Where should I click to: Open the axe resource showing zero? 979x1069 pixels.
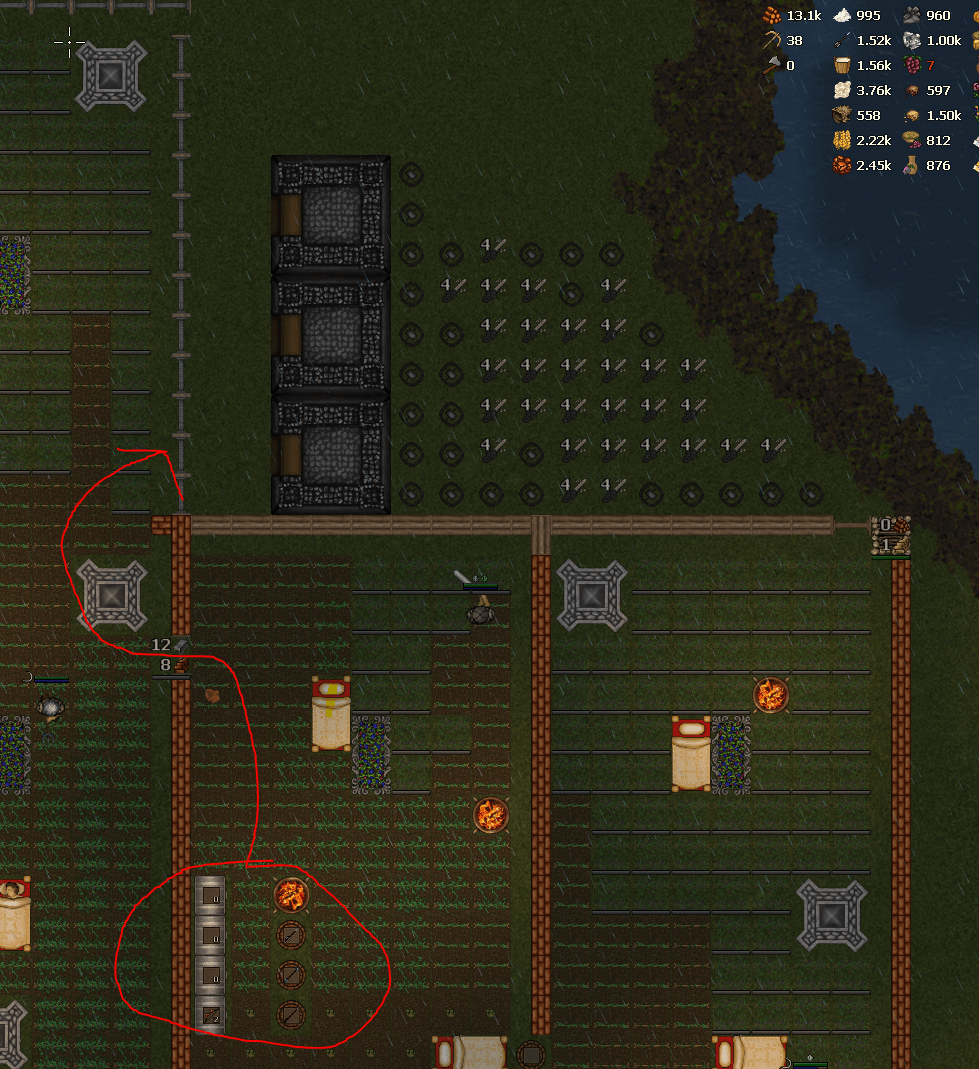point(772,66)
